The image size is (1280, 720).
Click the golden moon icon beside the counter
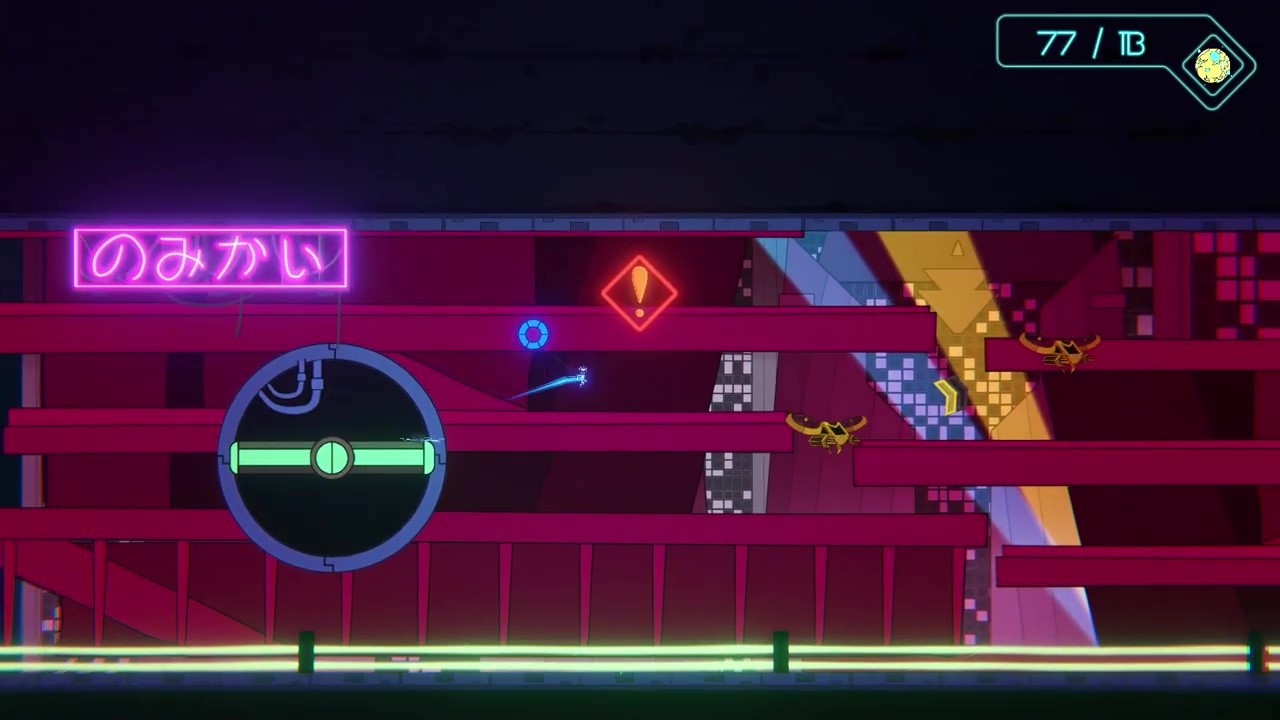pyautogui.click(x=1212, y=66)
